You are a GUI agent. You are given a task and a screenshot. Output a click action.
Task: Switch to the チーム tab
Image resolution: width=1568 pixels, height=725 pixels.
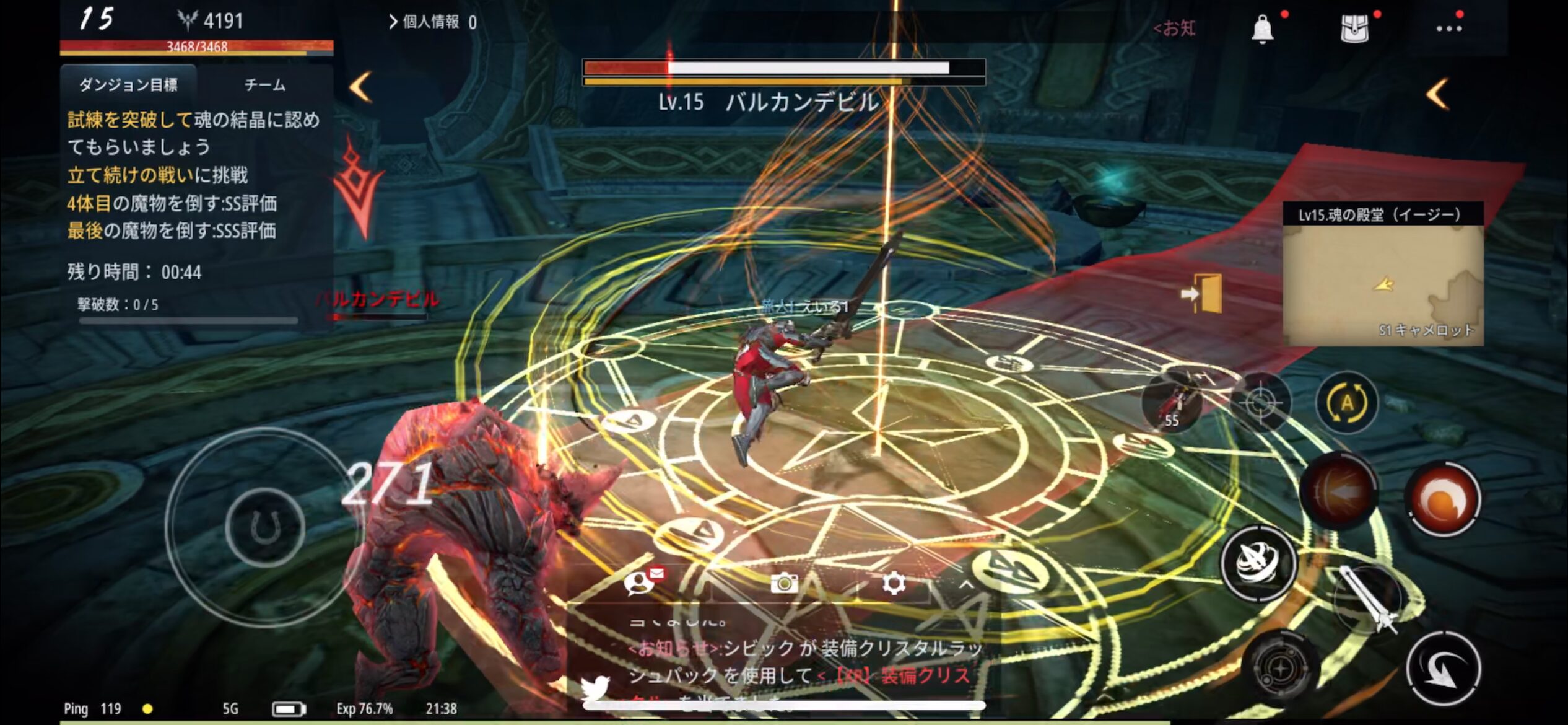(x=265, y=85)
